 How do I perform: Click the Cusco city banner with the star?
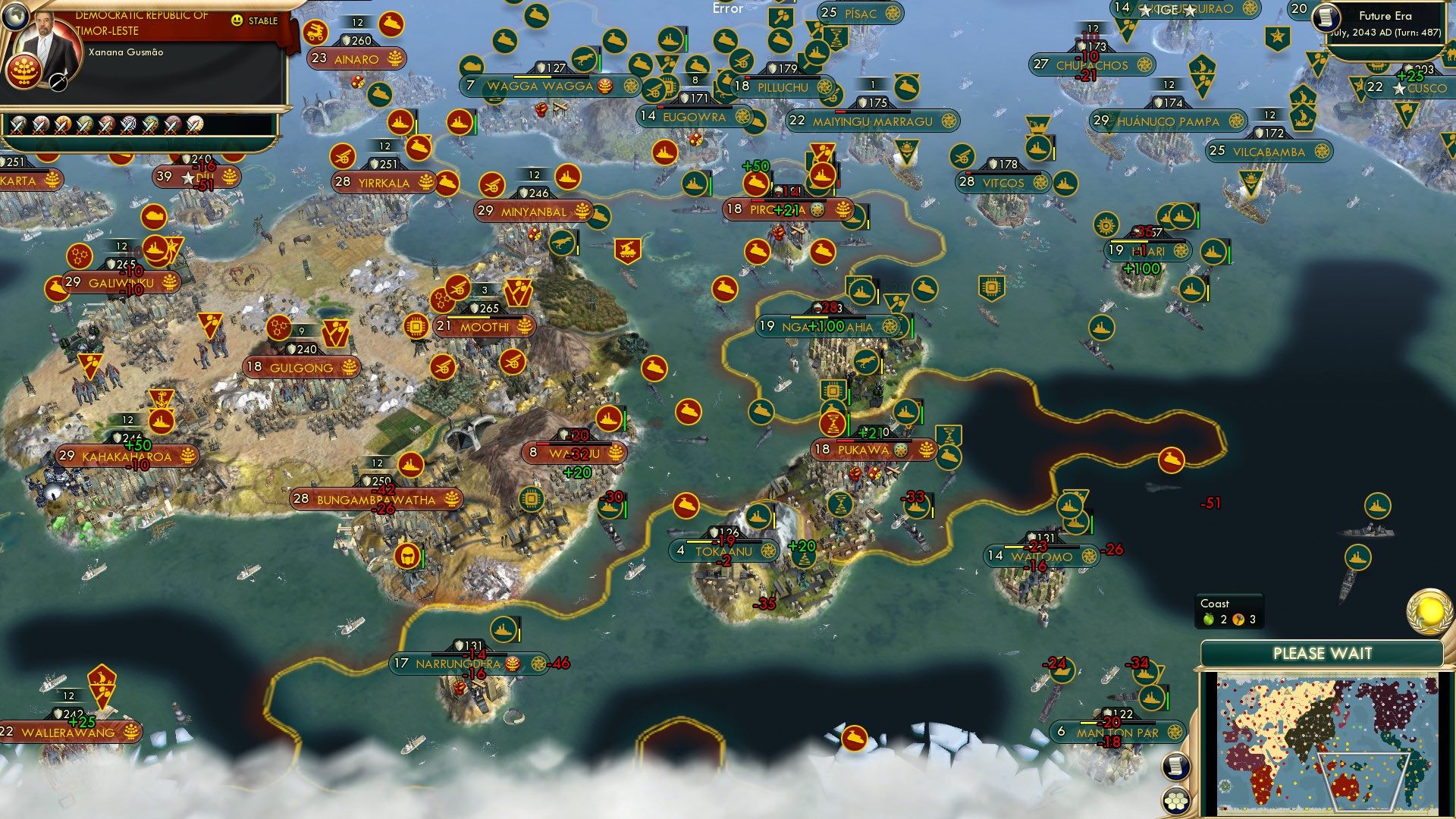1415,88
